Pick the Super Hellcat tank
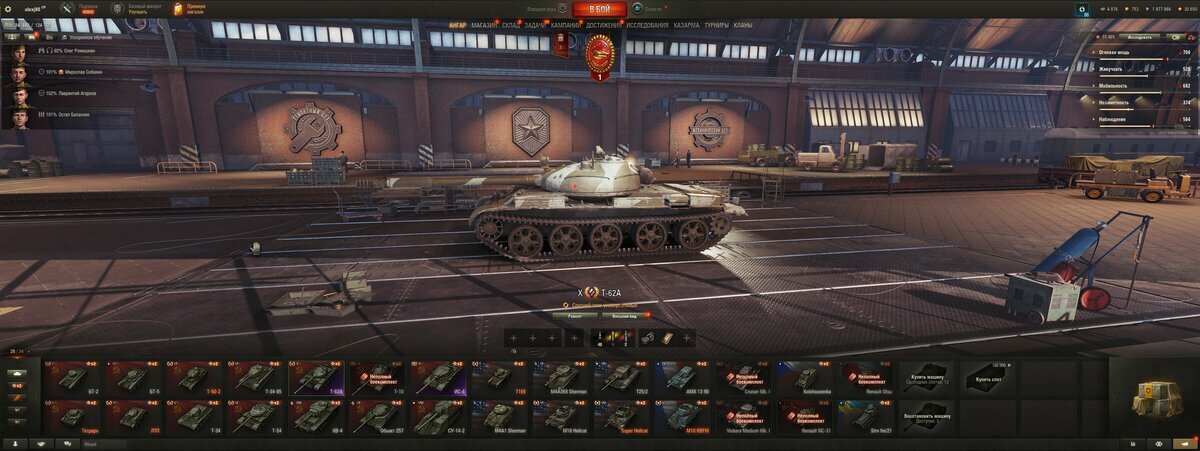Screen dimensions: 1200x451 (x=622, y=414)
